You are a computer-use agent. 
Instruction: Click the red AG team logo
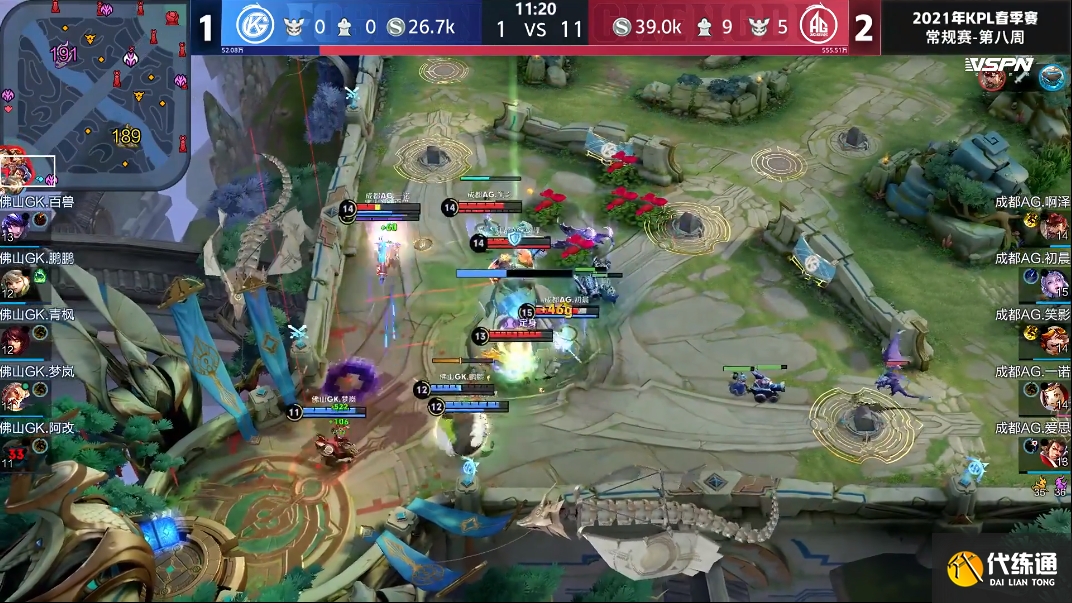819,27
